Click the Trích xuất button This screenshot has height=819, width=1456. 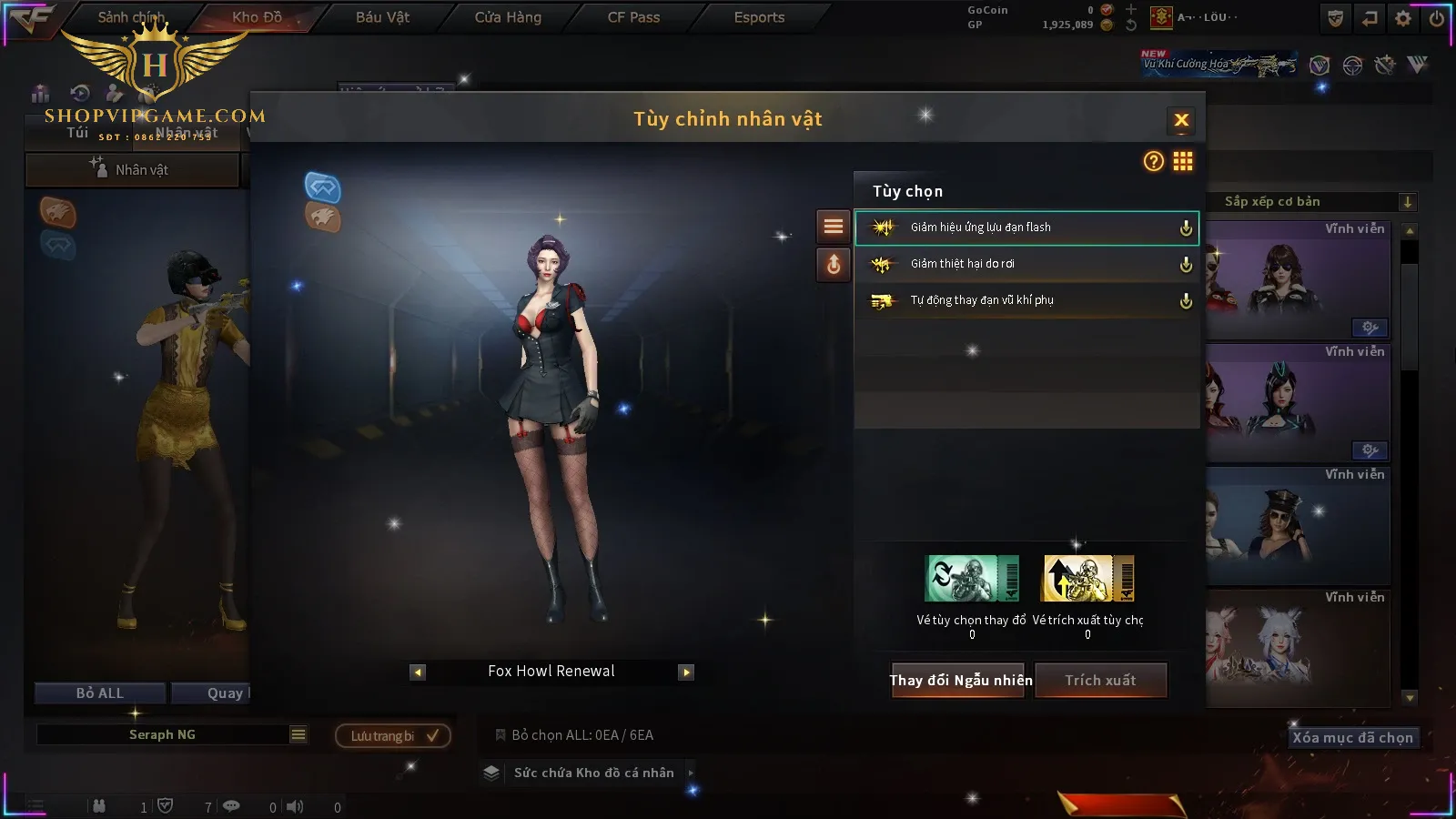click(1101, 681)
